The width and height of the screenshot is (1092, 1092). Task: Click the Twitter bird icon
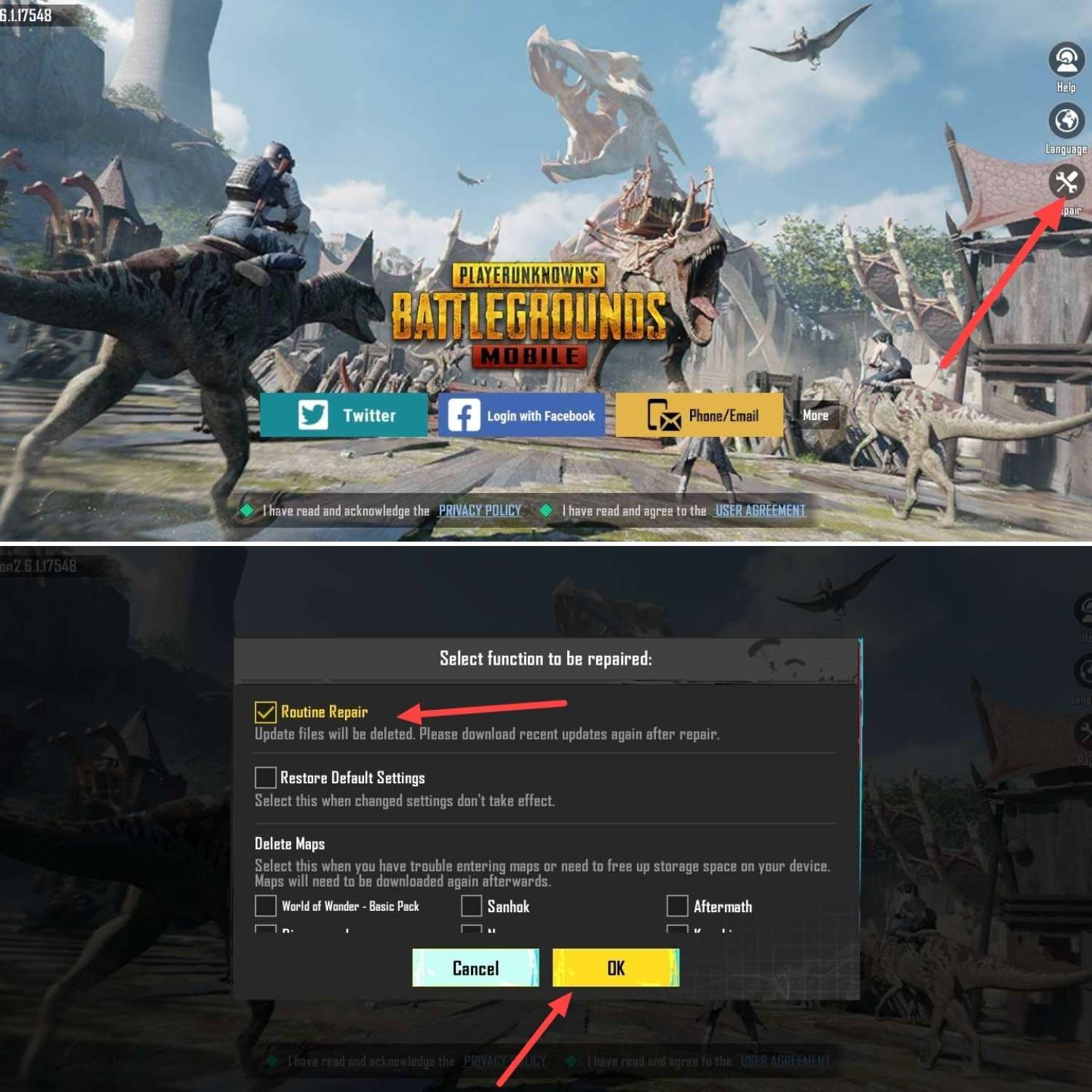point(314,415)
